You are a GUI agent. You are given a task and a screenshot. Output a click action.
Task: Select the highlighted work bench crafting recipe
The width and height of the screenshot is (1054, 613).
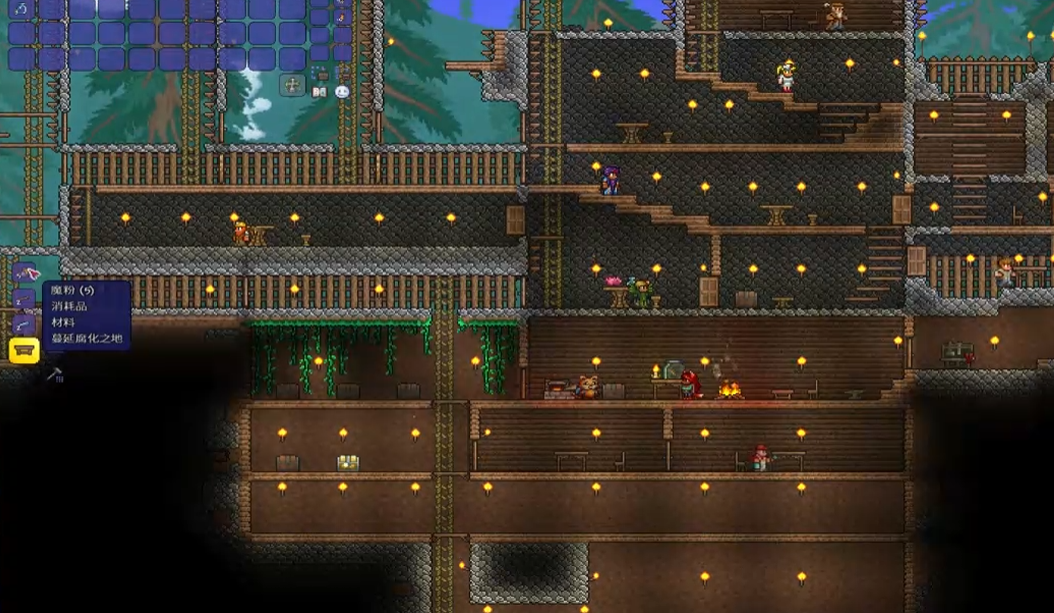24,350
